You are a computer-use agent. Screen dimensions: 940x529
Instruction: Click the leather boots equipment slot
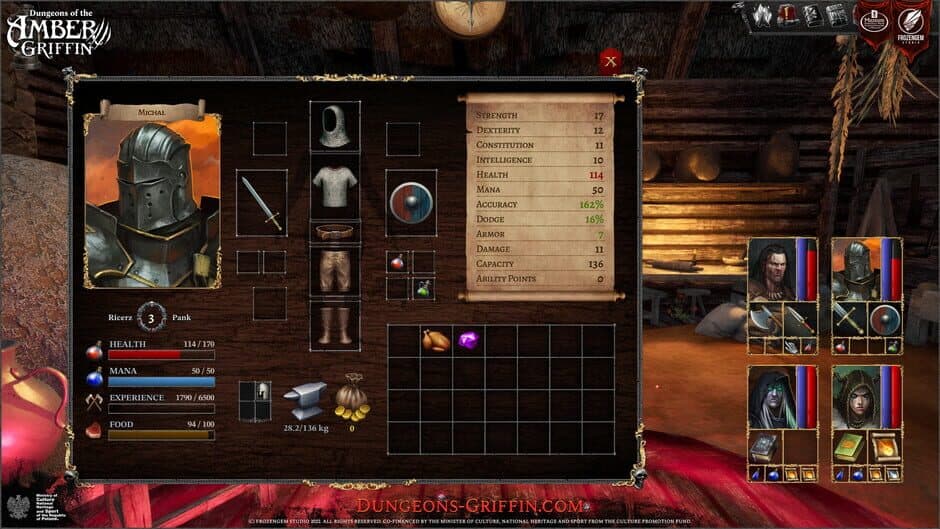[335, 324]
